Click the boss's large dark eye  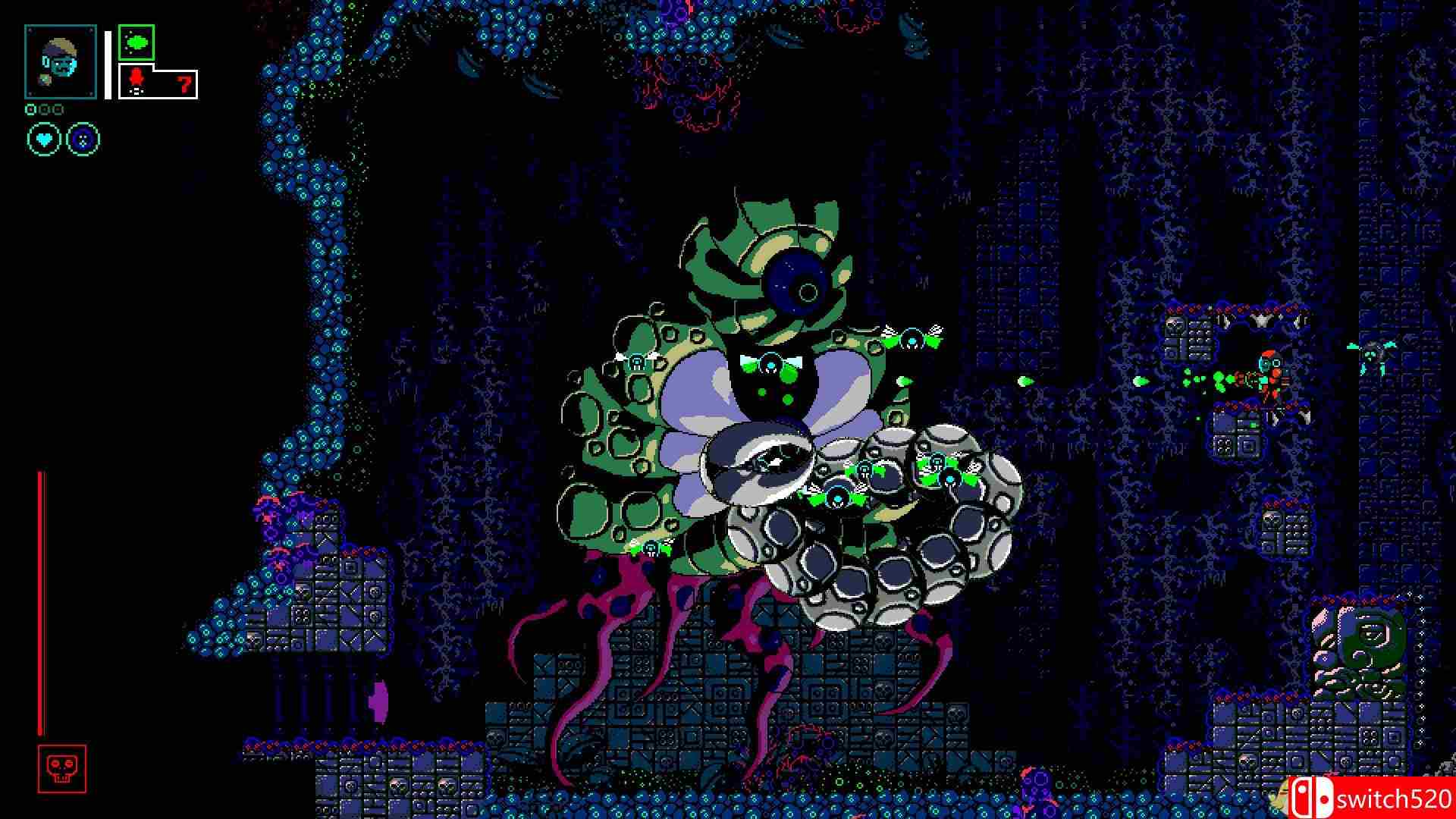[x=795, y=284]
